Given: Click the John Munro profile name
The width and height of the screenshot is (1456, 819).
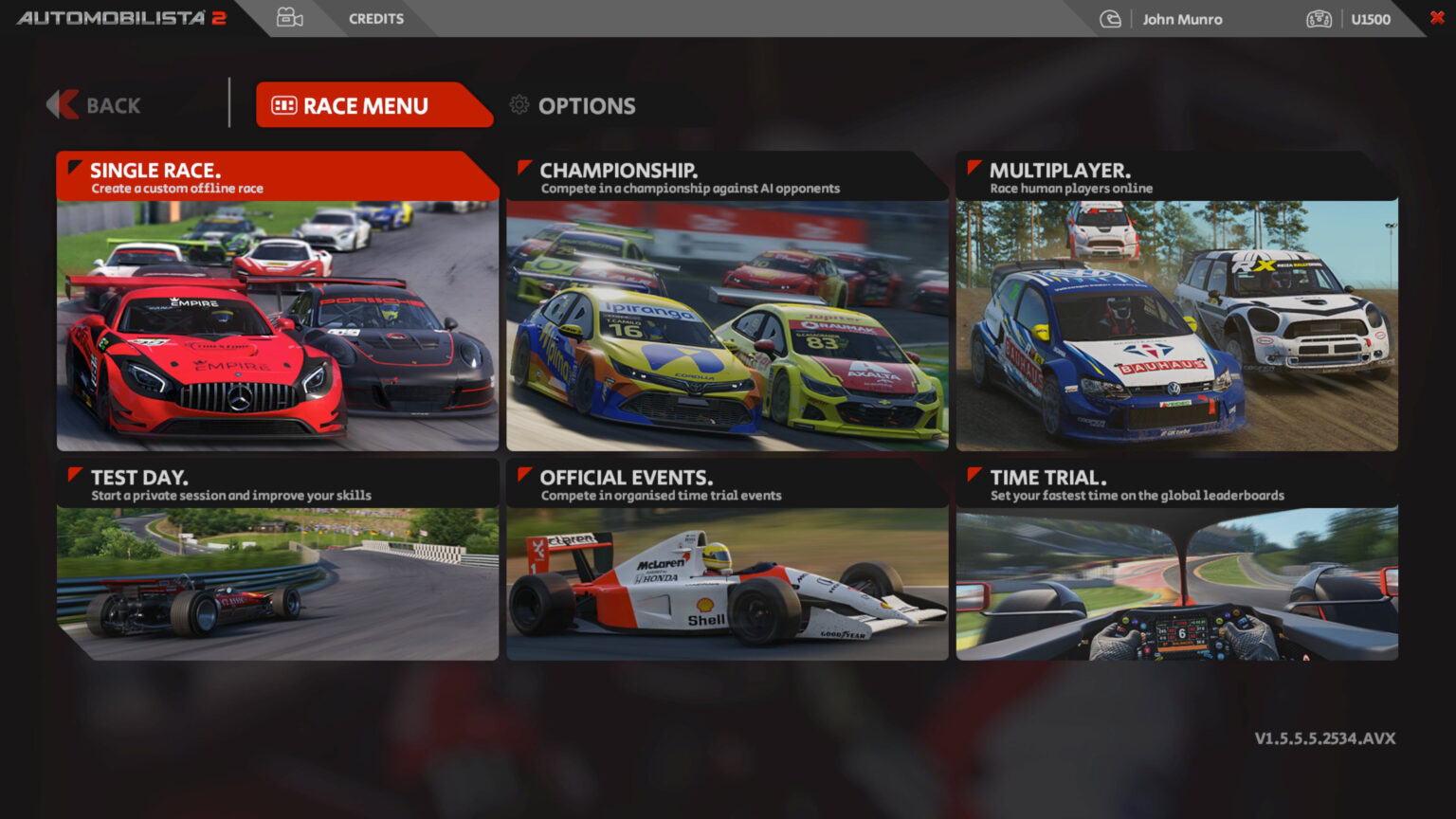Looking at the screenshot, I should (x=1182, y=19).
